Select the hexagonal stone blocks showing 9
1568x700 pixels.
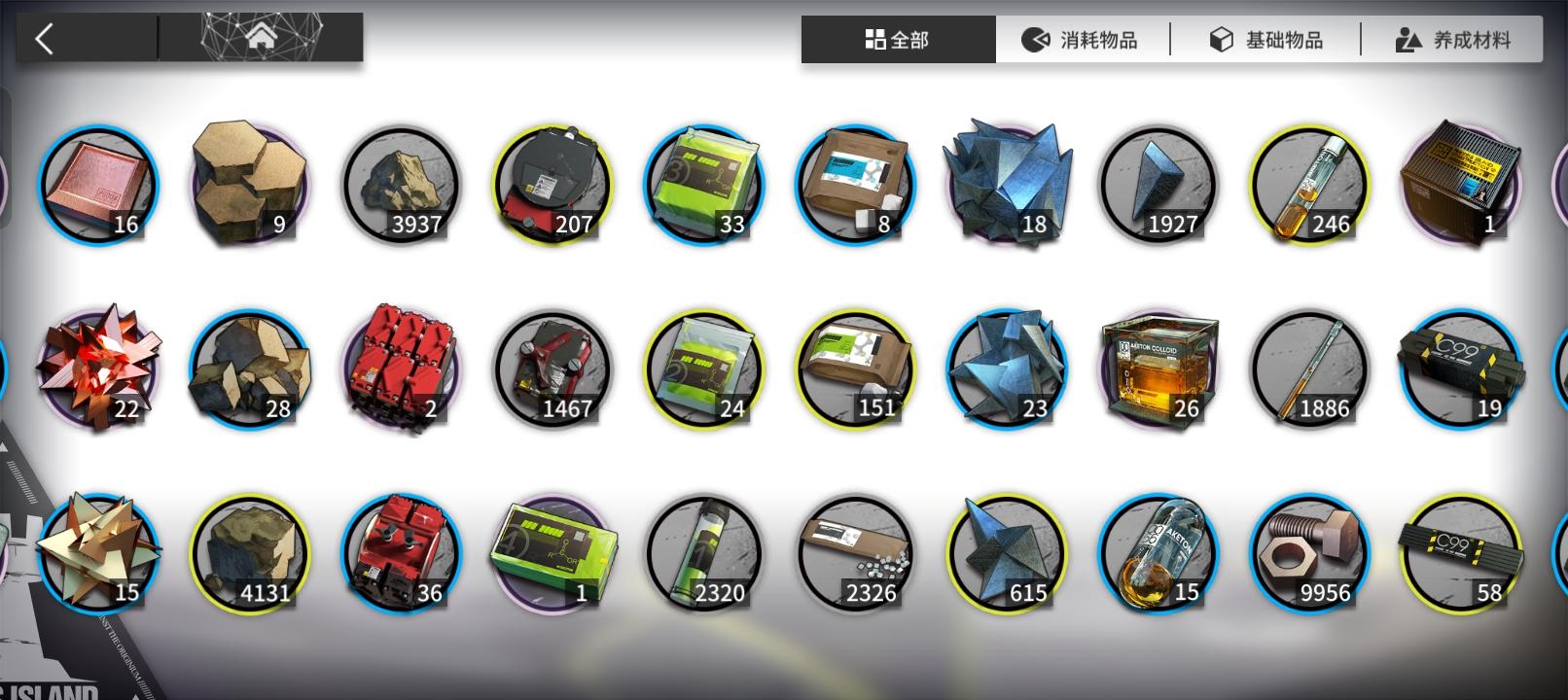tap(249, 180)
